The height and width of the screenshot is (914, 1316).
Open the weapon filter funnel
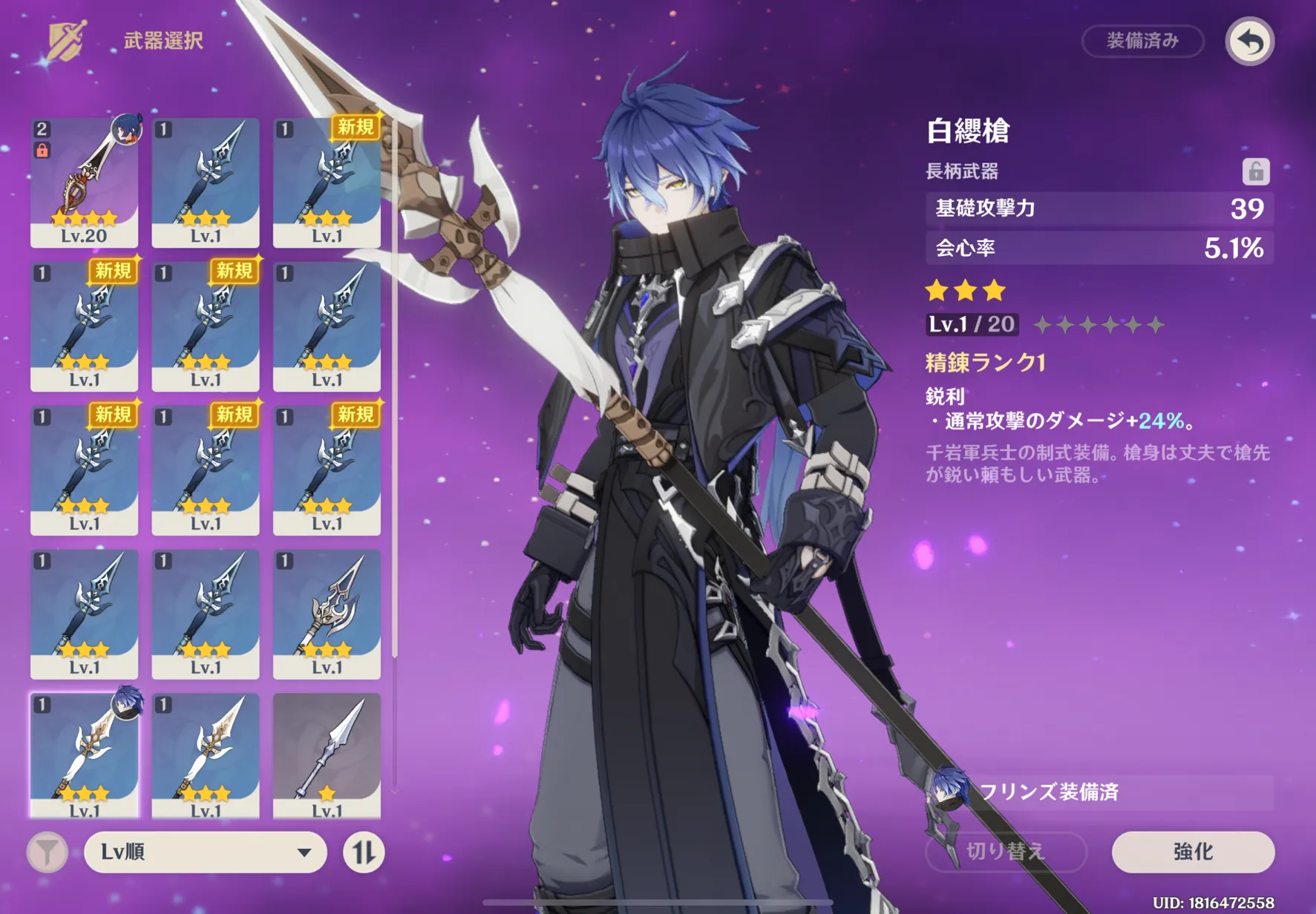point(48,852)
